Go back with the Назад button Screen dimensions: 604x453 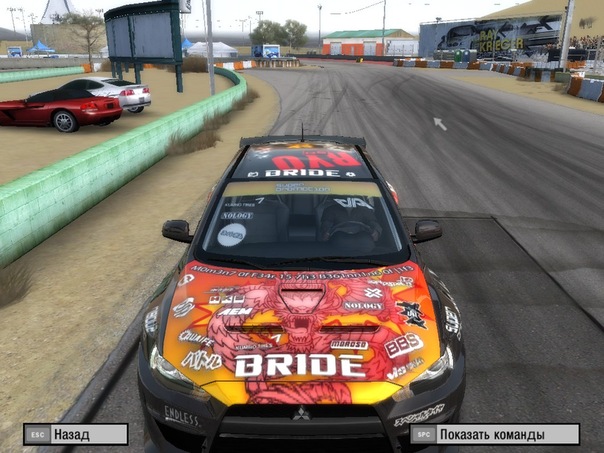[76, 434]
